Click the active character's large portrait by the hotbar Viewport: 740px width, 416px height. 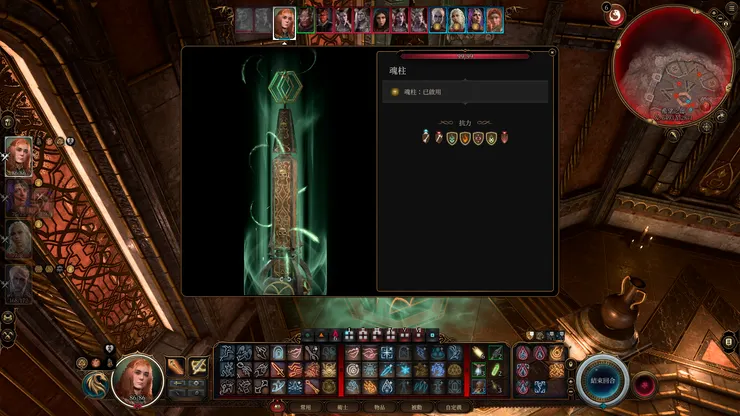click(137, 379)
